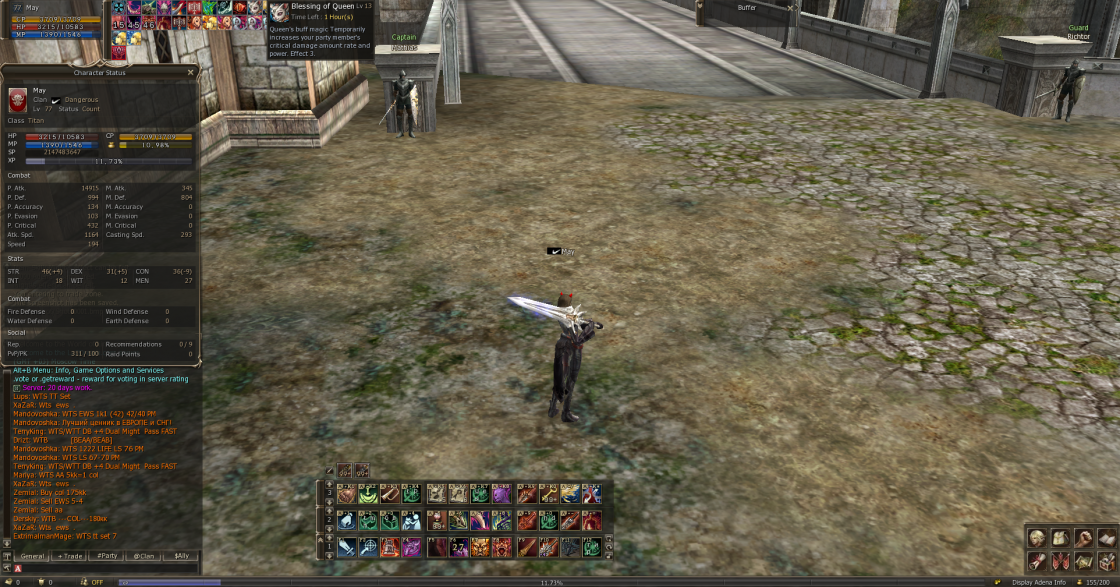Viewport: 1120px width, 587px height.
Task: Close the Character Status window
Action: (192, 72)
